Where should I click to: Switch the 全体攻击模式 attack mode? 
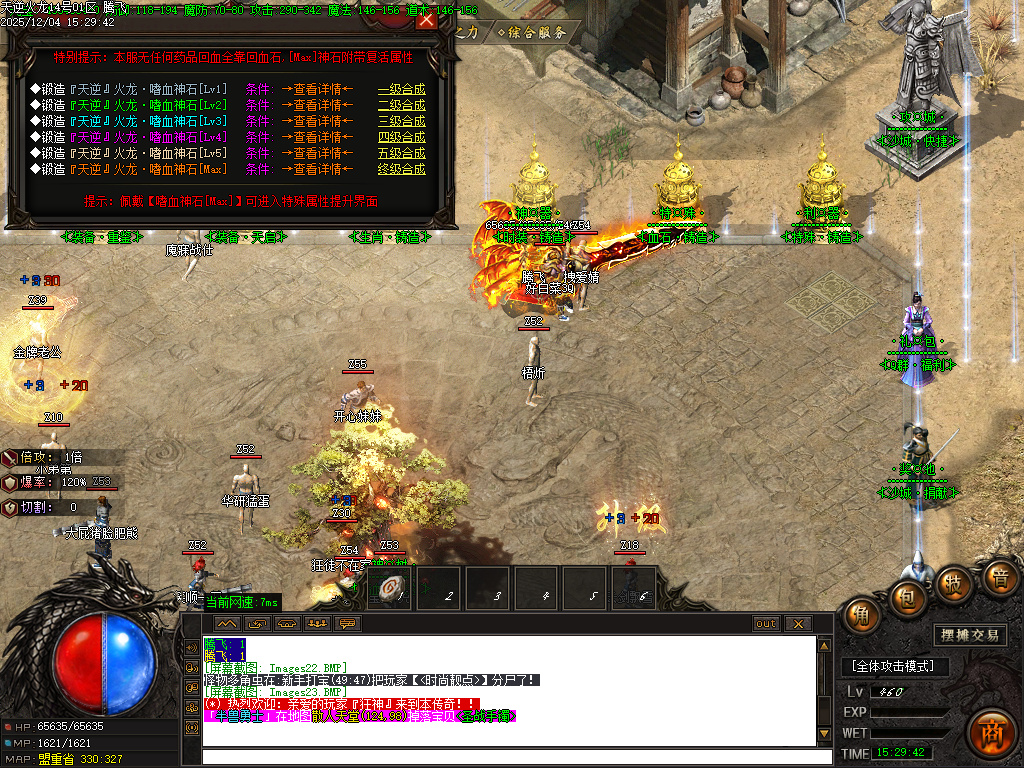point(893,666)
